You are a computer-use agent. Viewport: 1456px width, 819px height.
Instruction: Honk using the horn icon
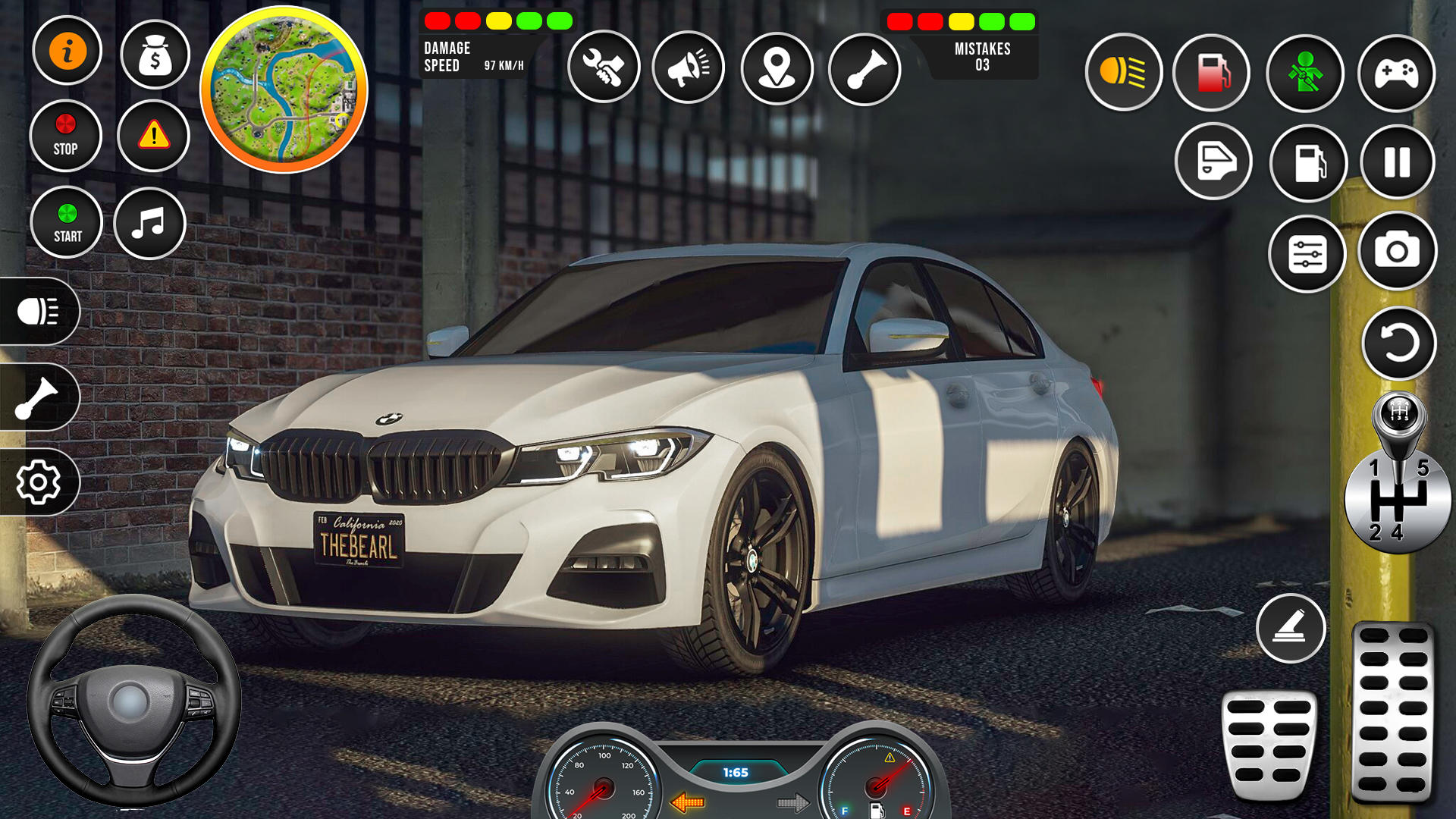[x=865, y=67]
